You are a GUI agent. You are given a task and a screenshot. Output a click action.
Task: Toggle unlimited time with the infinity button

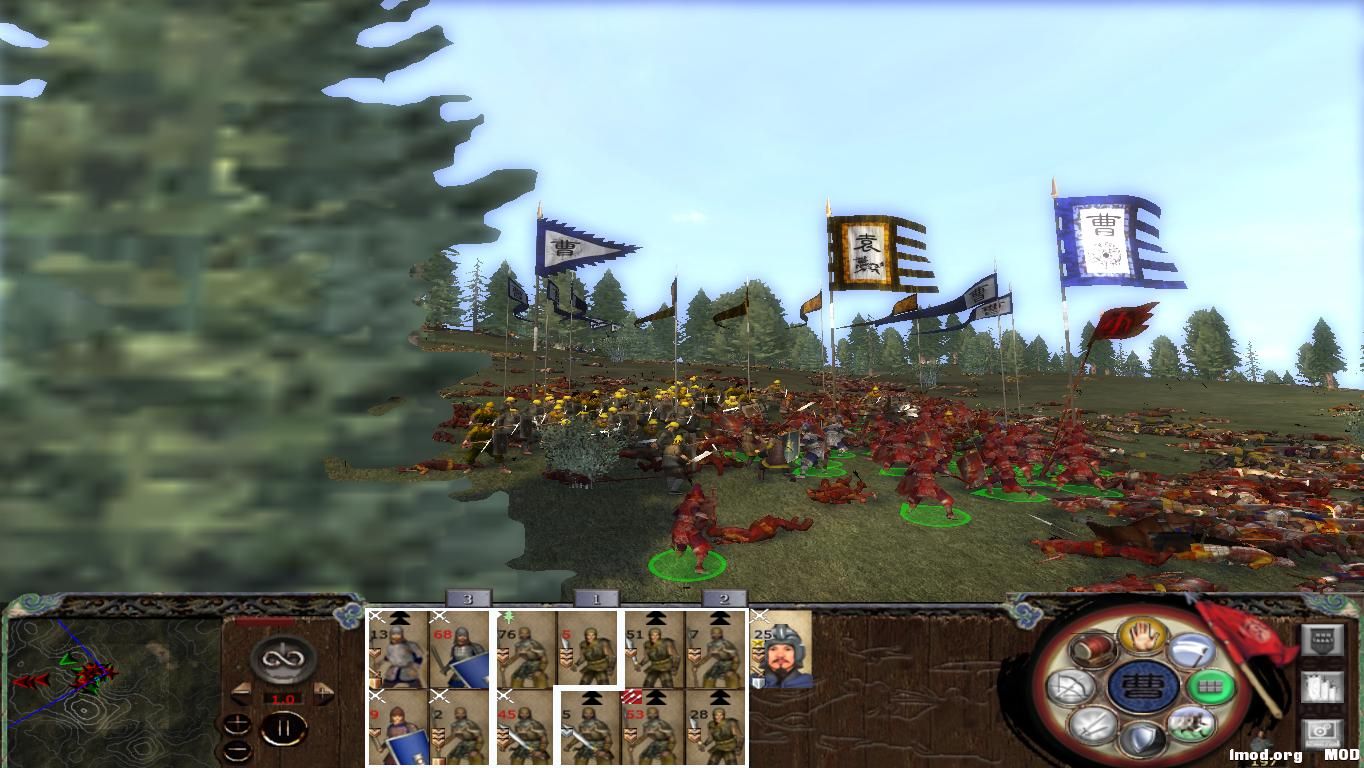[281, 657]
